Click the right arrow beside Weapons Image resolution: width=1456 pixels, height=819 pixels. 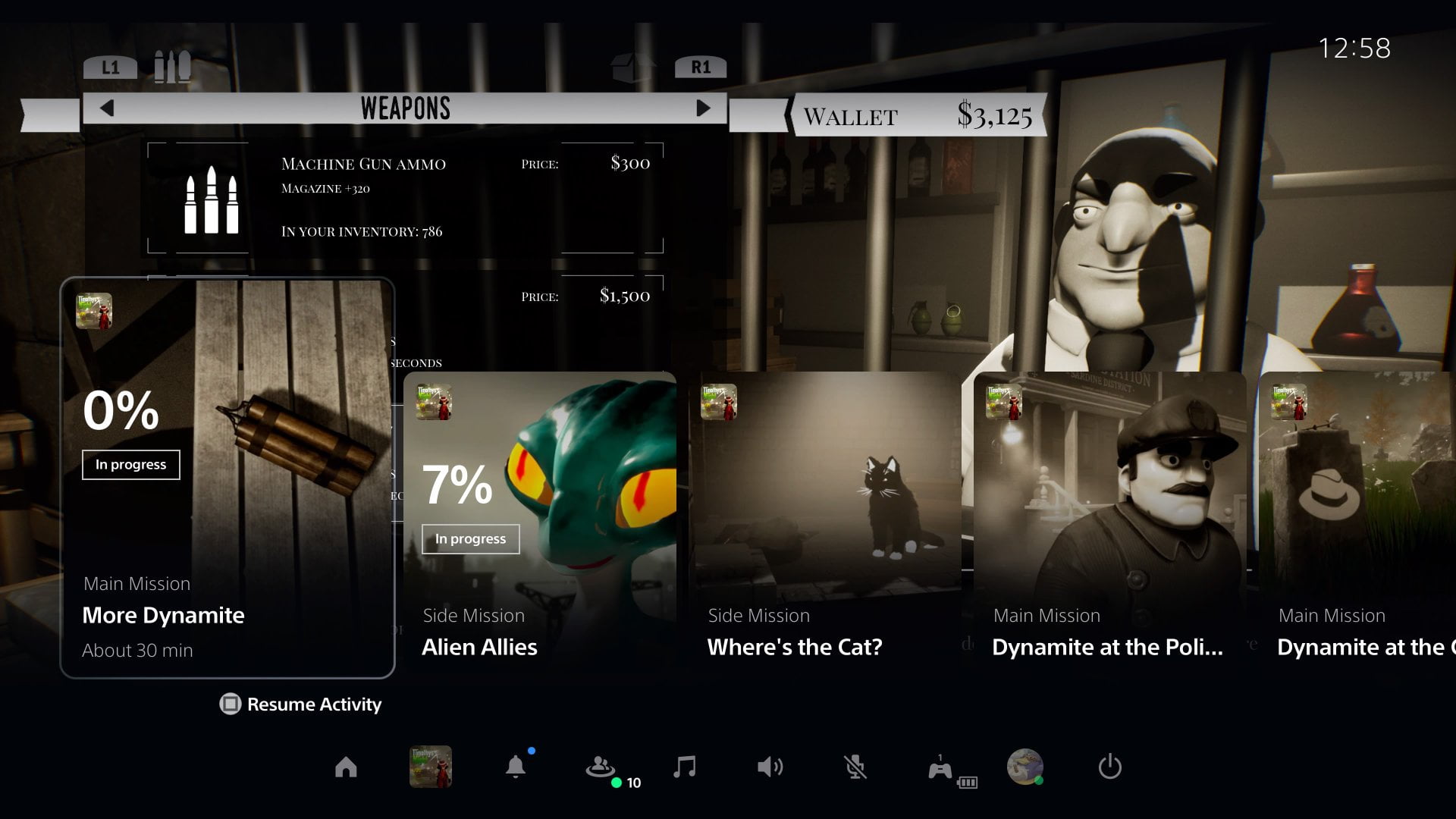[x=703, y=108]
